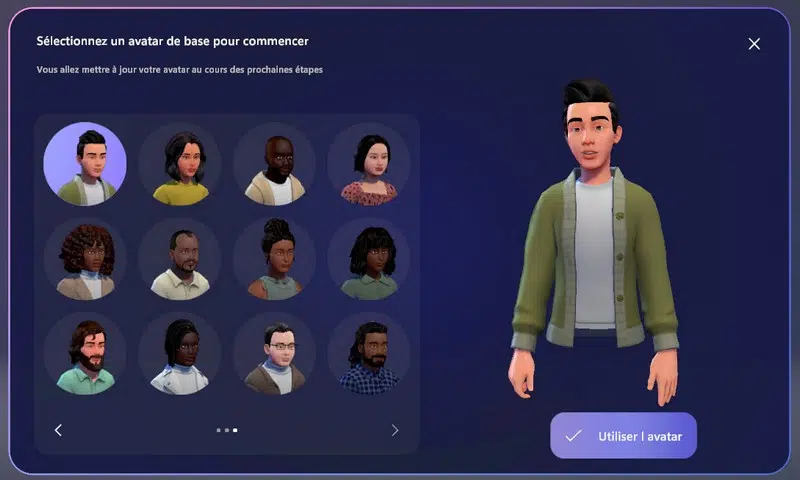Screen dimensions: 800x480
Task: Go to the previous avatar page arrow
Action: click(x=58, y=430)
